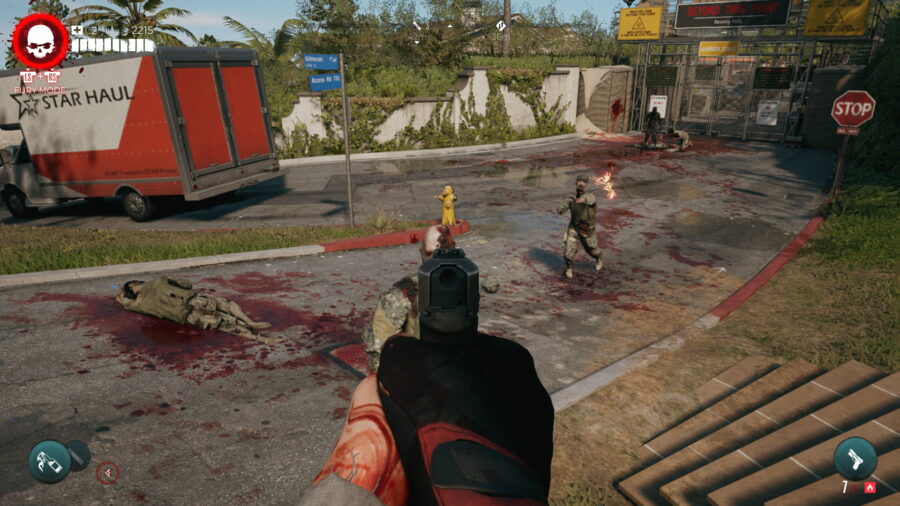This screenshot has height=506, width=900.
Task: Click the red circular skill indicator
Action: coord(107,473)
